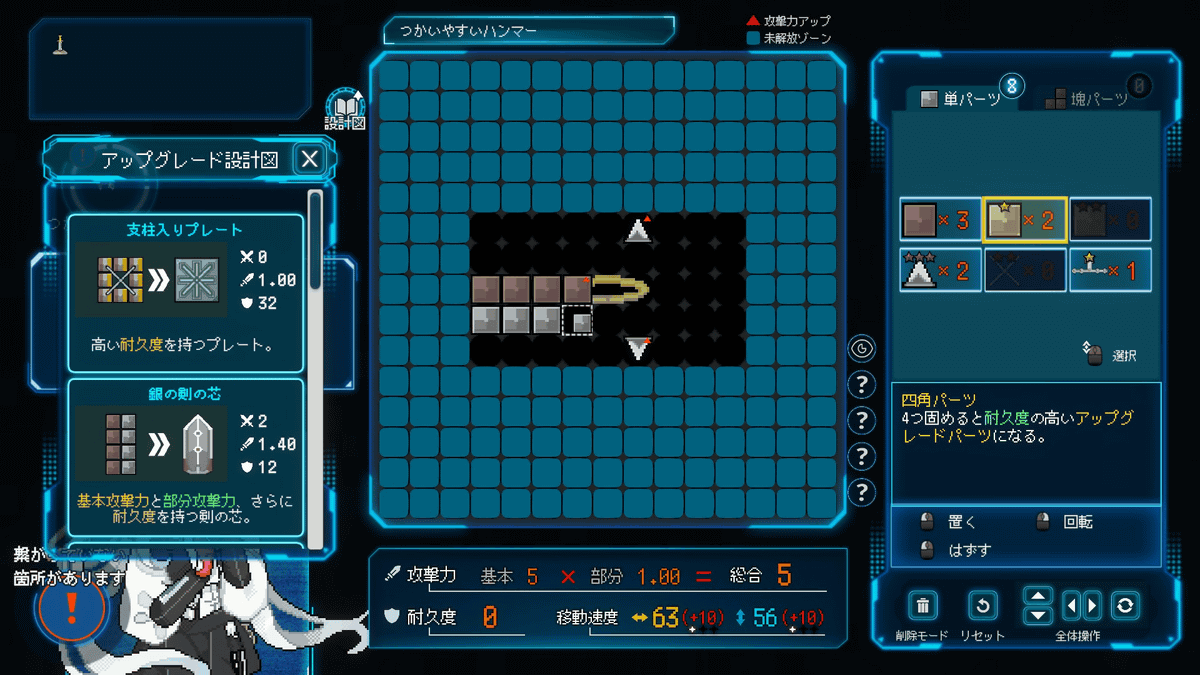Pick the starred connector rod part ×1
The width and height of the screenshot is (1200, 675).
1110,270
